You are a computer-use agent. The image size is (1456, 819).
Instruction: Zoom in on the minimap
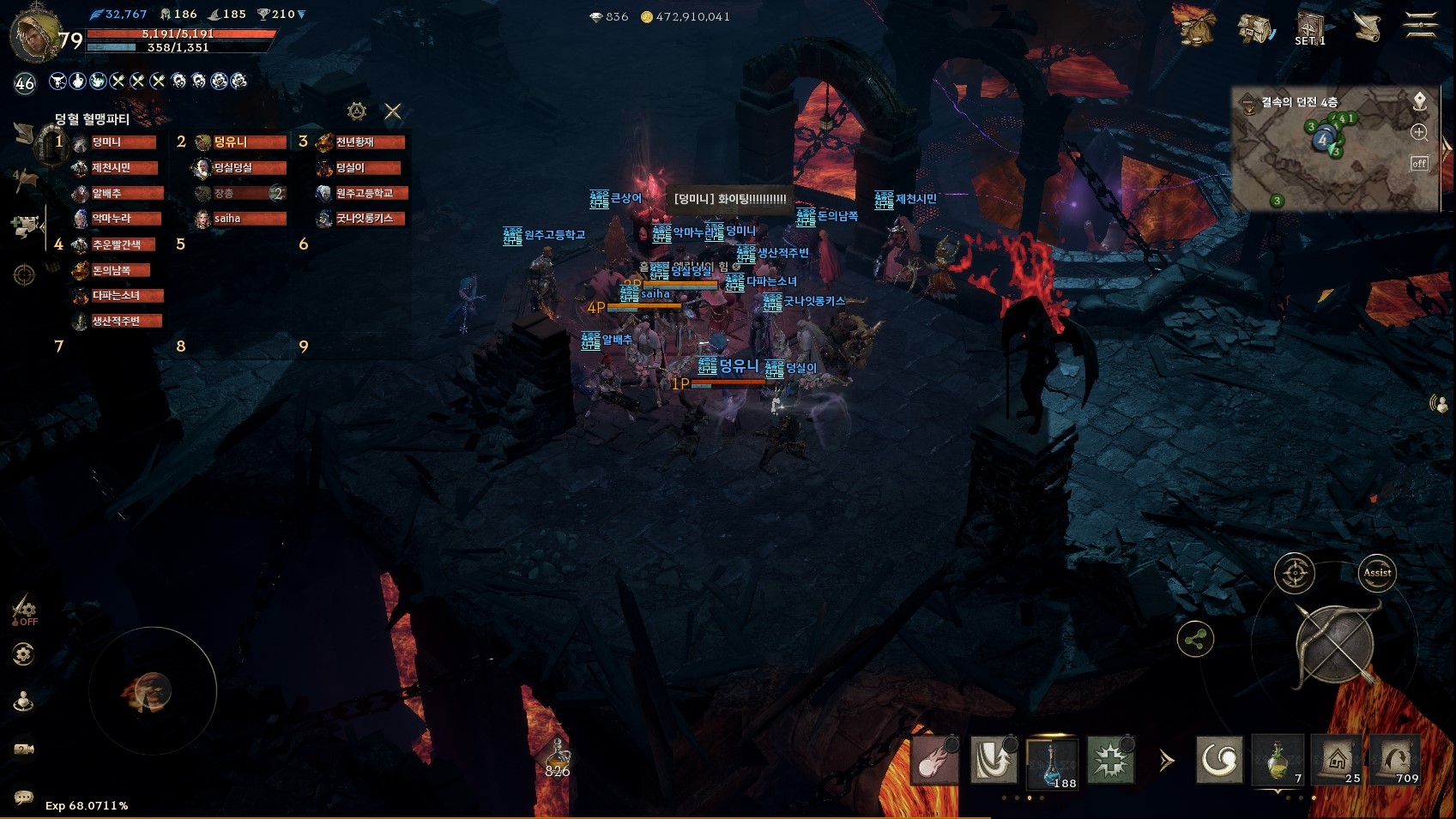pos(1419,132)
